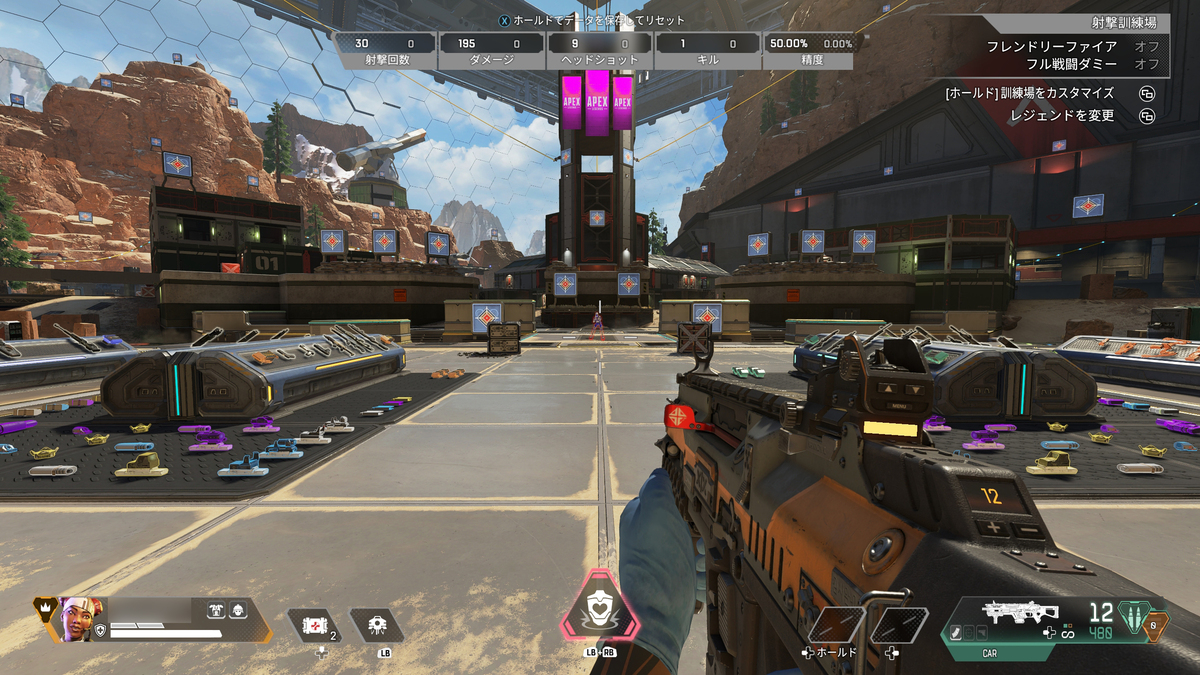
Task: Open the 訓練場をカスタマイズ option
Action: coord(1029,93)
